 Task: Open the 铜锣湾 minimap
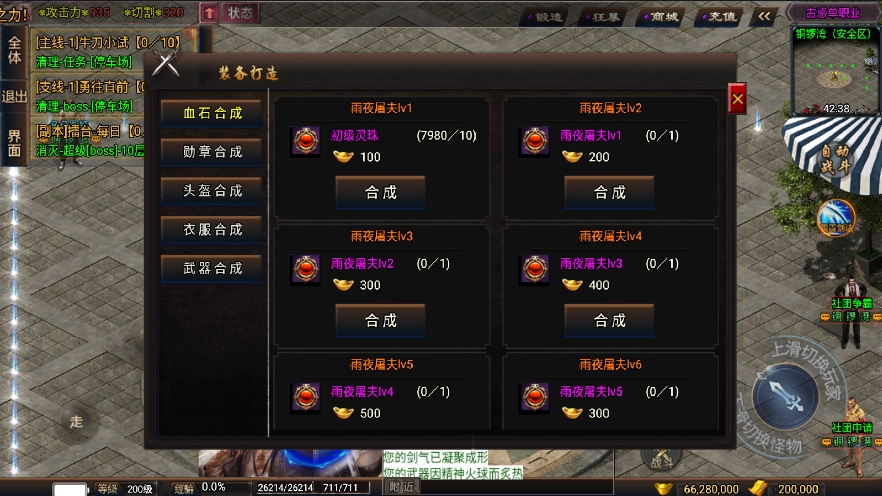[x=835, y=70]
